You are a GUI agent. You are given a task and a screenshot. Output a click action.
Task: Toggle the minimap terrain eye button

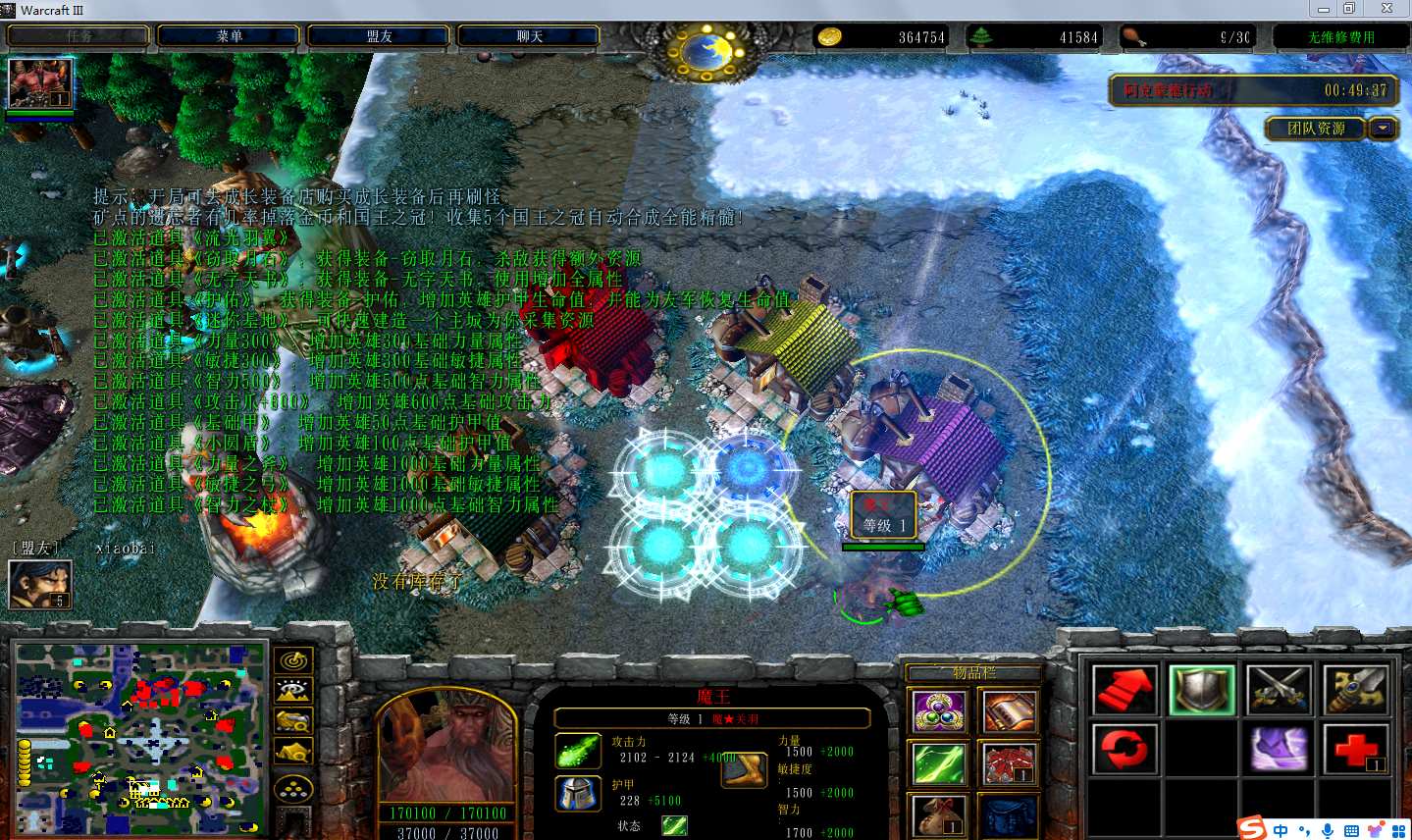pyautogui.click(x=293, y=691)
